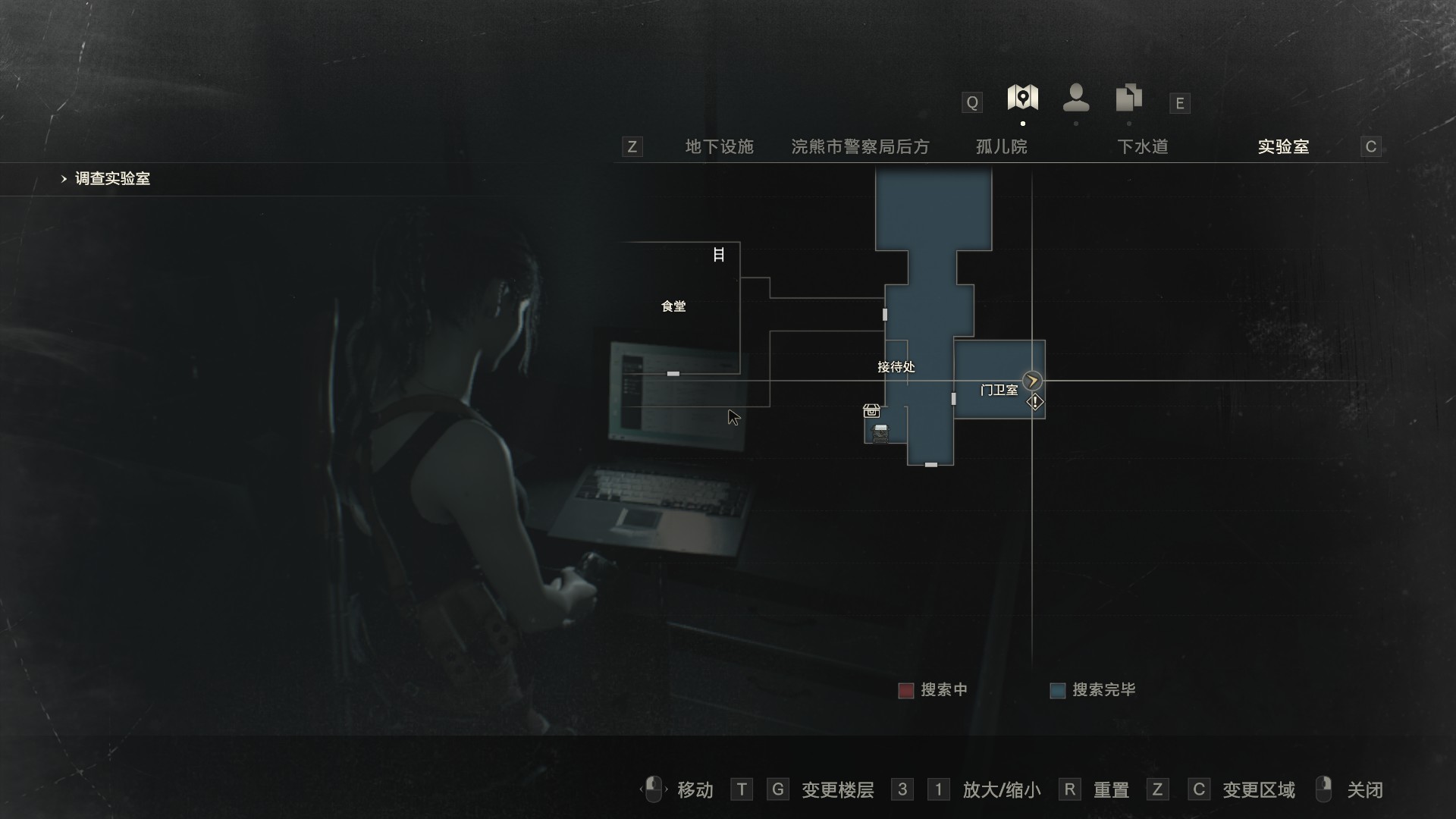Select the exclamation objective marker

click(x=1035, y=402)
